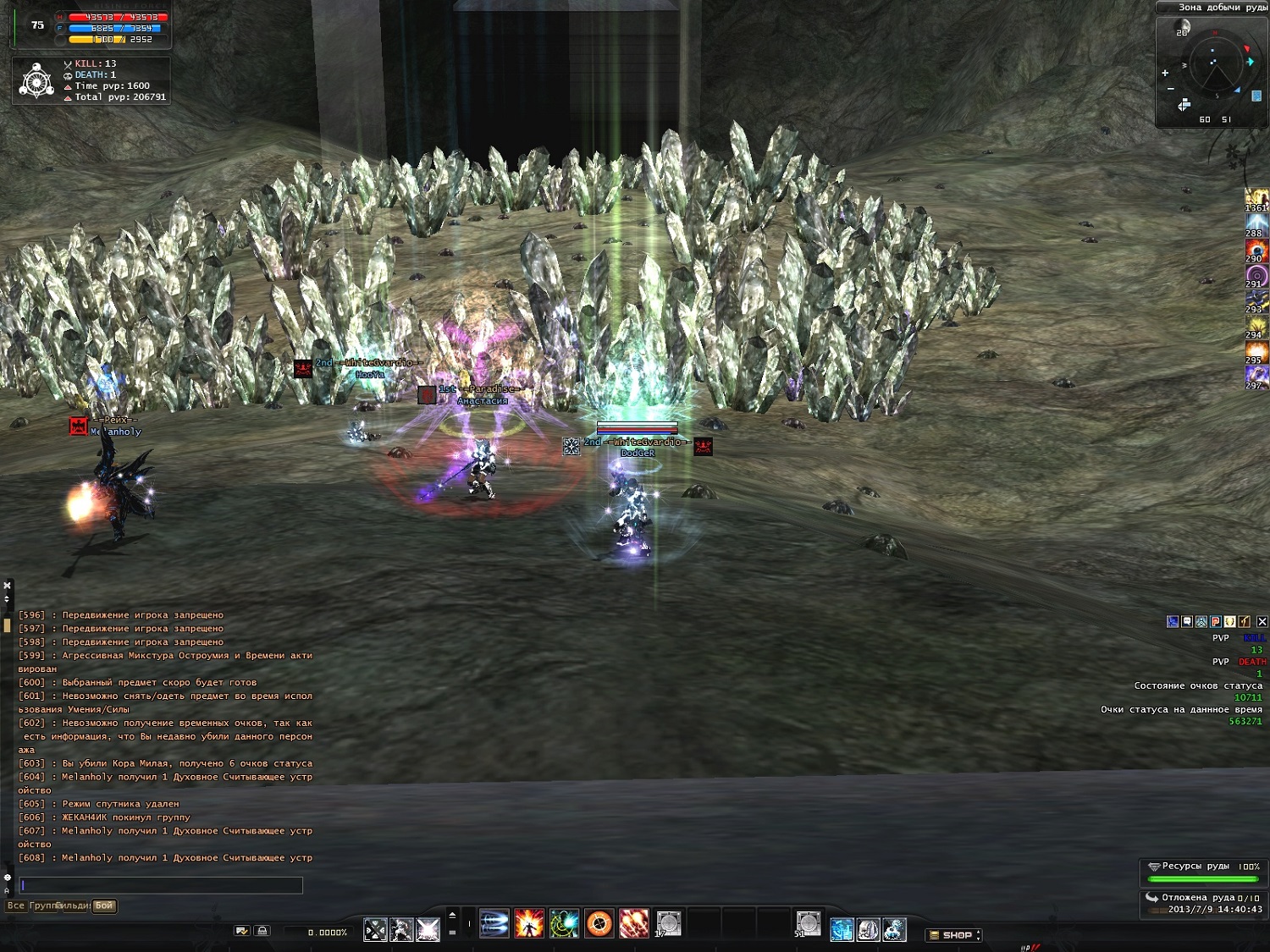Image resolution: width=1270 pixels, height=952 pixels.
Task: Focus the chat input field
Action: click(161, 885)
